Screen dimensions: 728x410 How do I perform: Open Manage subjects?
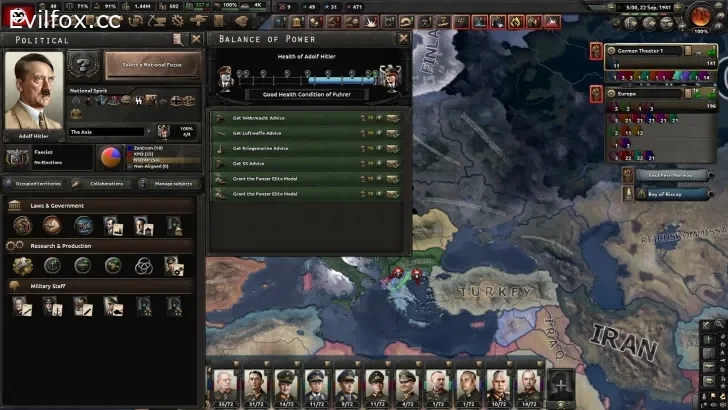click(x=168, y=183)
